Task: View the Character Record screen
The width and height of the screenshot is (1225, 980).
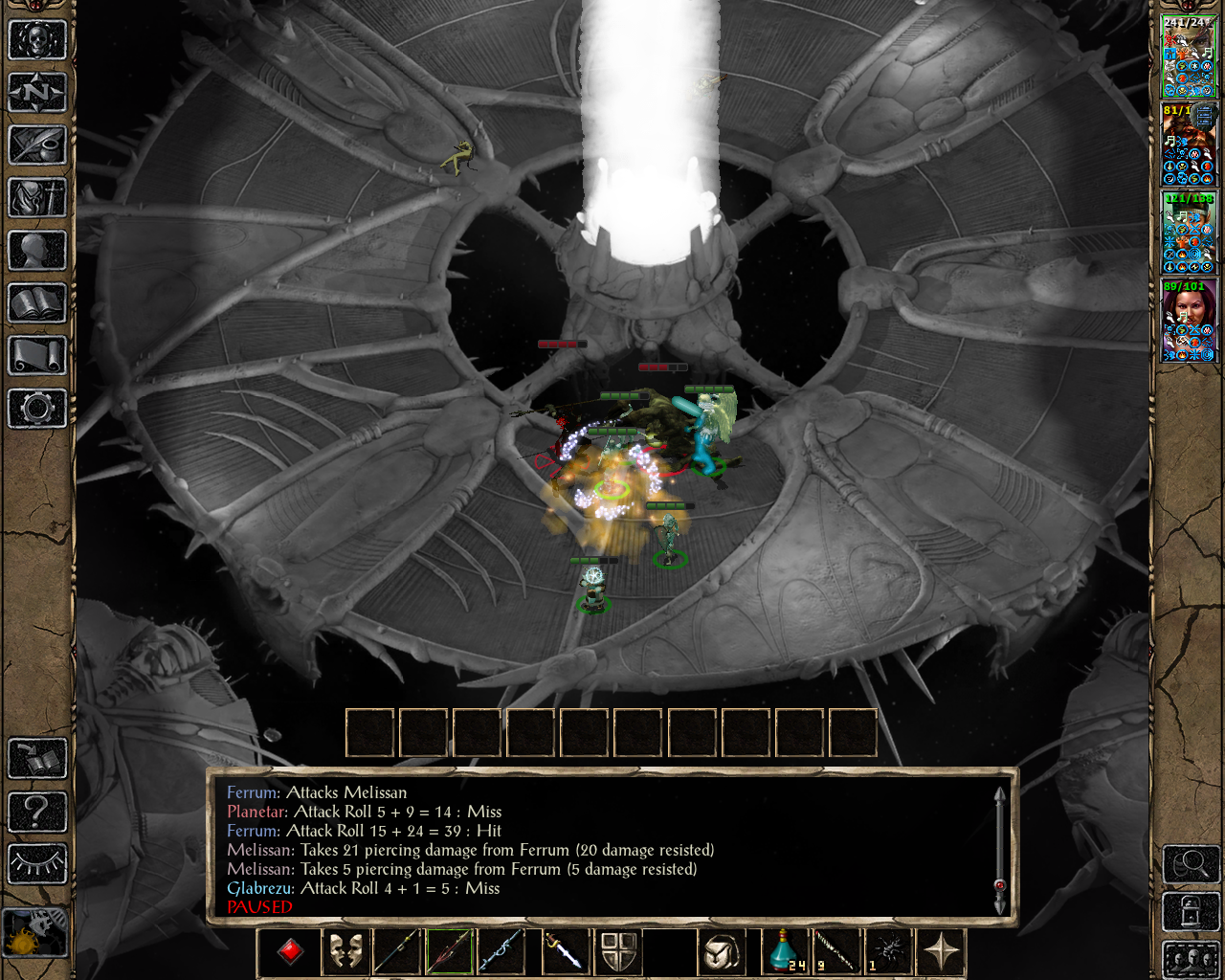Action: pos(36,252)
